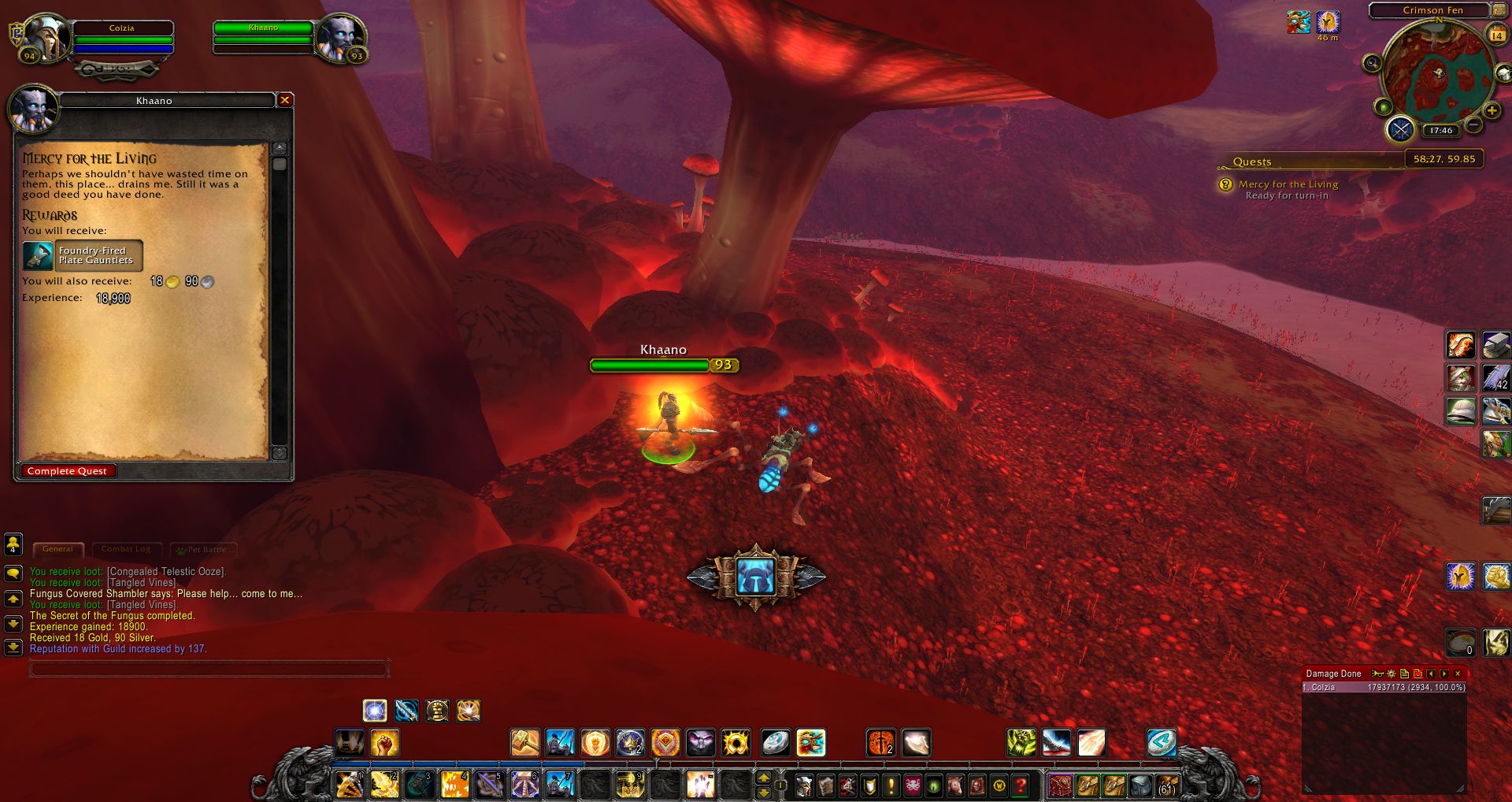Select the Foundry-Fired Plate Gauntlets reward
The height and width of the screenshot is (802, 1512).
(83, 255)
